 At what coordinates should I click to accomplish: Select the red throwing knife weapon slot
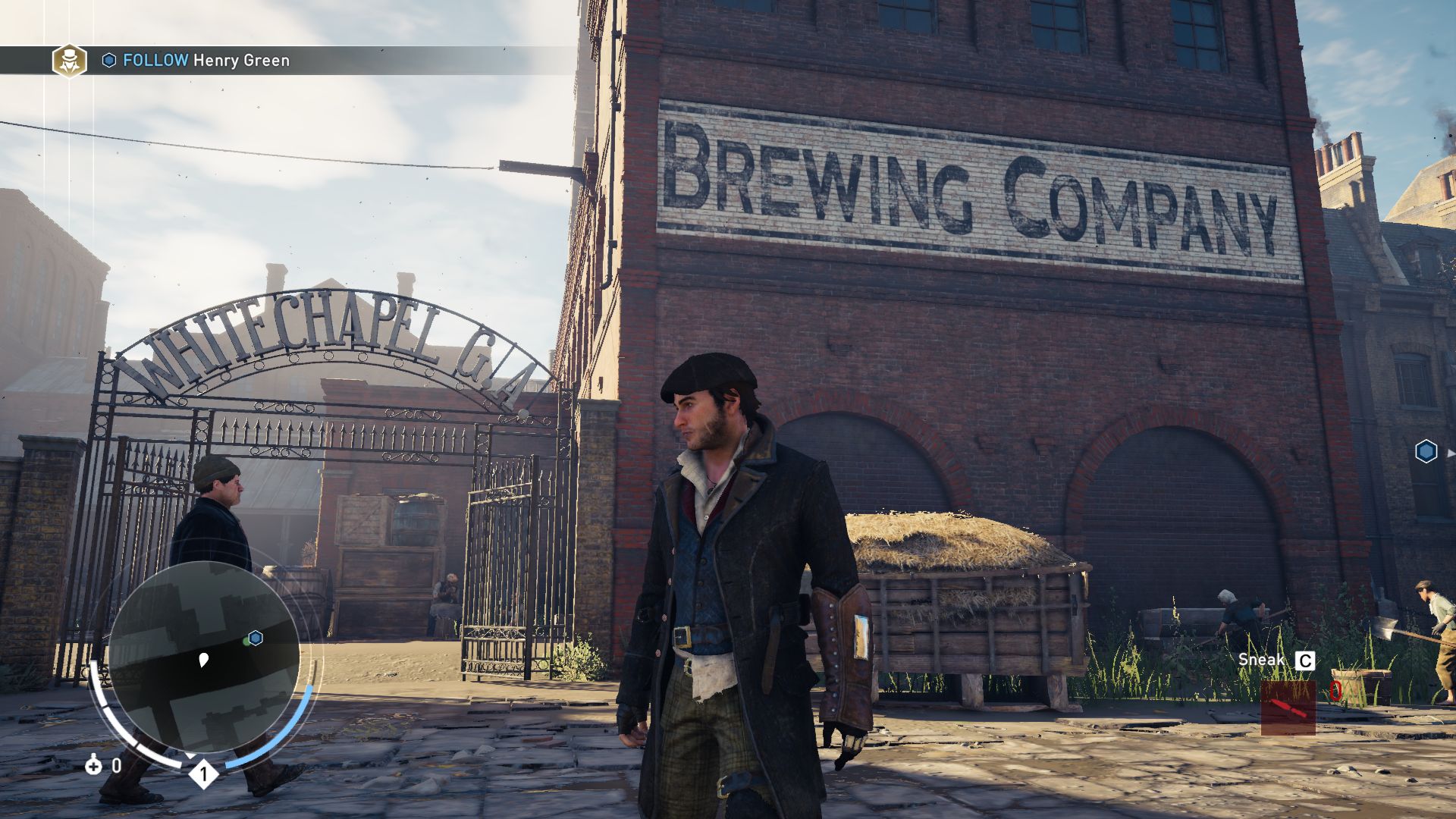pos(1288,708)
